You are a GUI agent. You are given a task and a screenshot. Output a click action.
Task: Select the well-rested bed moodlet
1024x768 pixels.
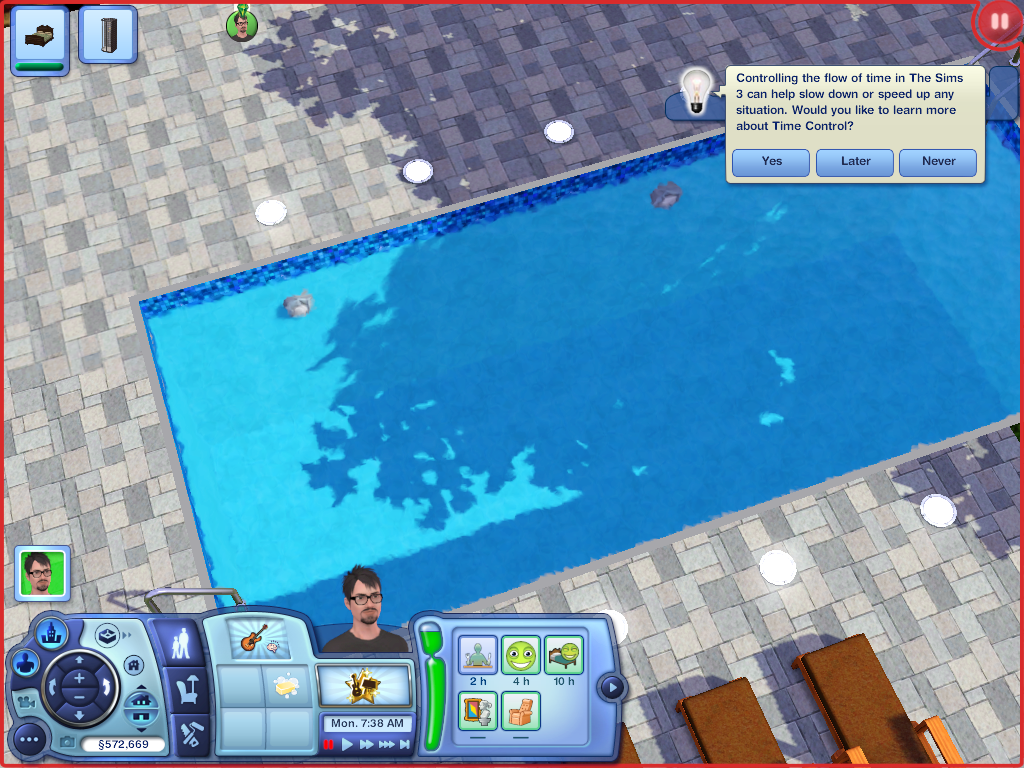point(564,655)
